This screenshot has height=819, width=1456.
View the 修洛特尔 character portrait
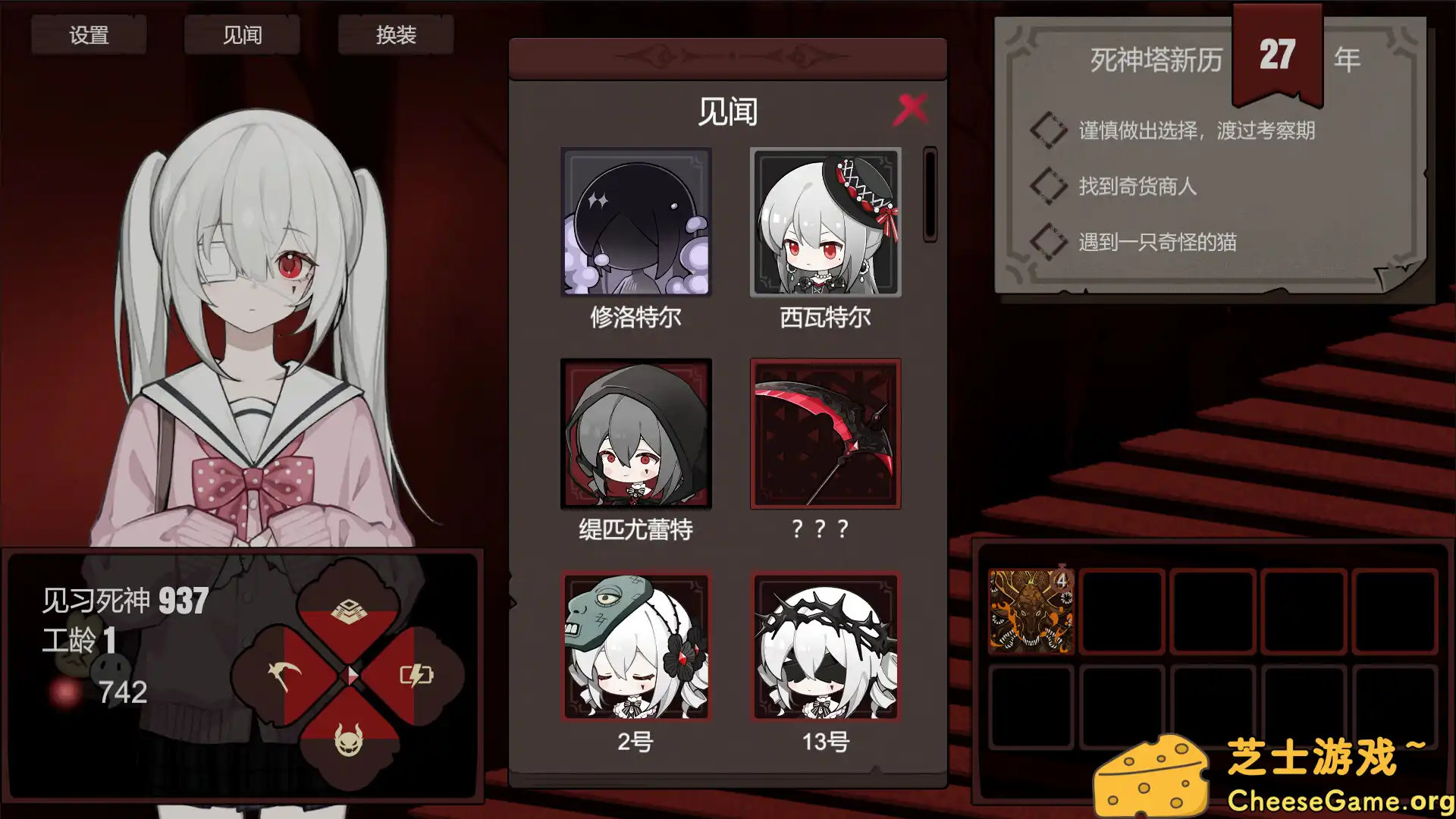tap(635, 222)
